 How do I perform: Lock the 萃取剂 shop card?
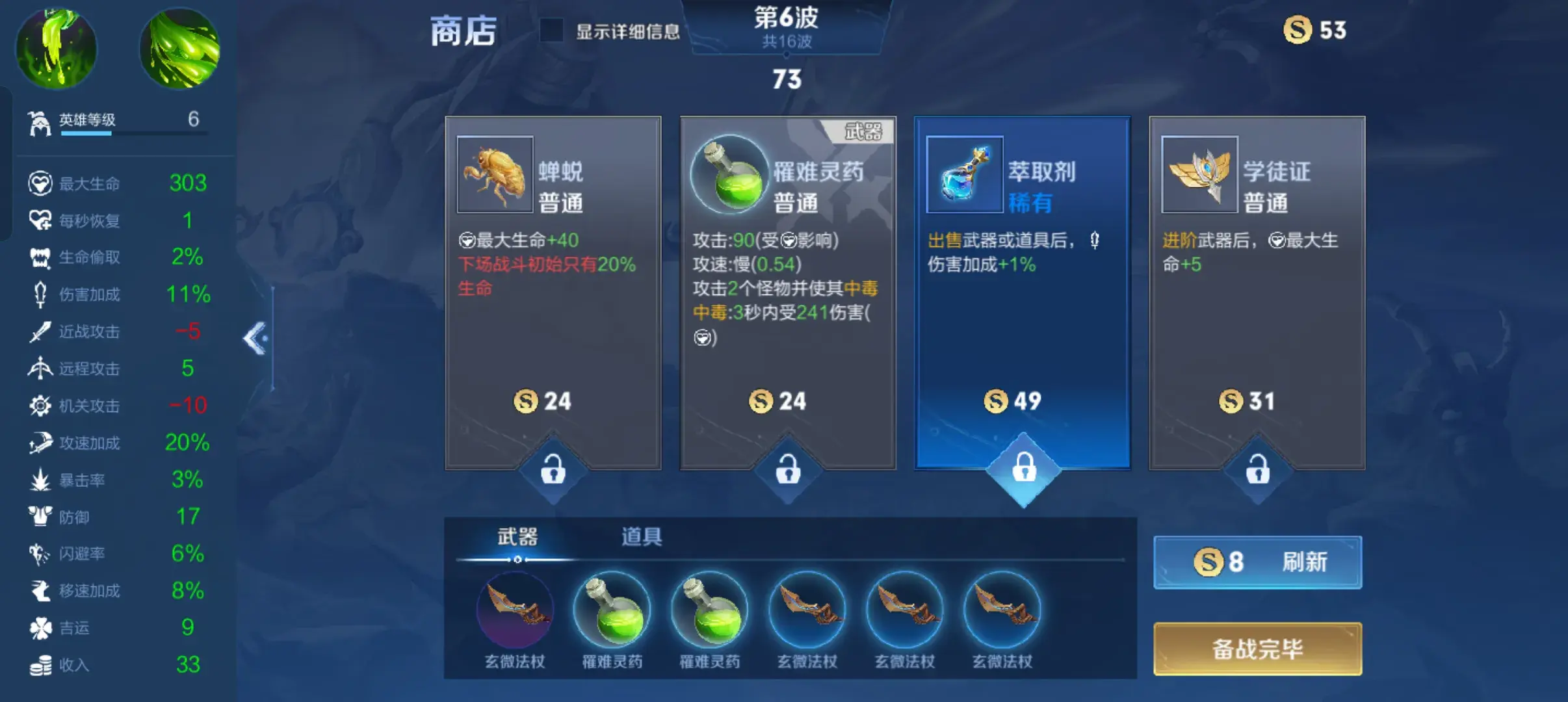click(1024, 468)
